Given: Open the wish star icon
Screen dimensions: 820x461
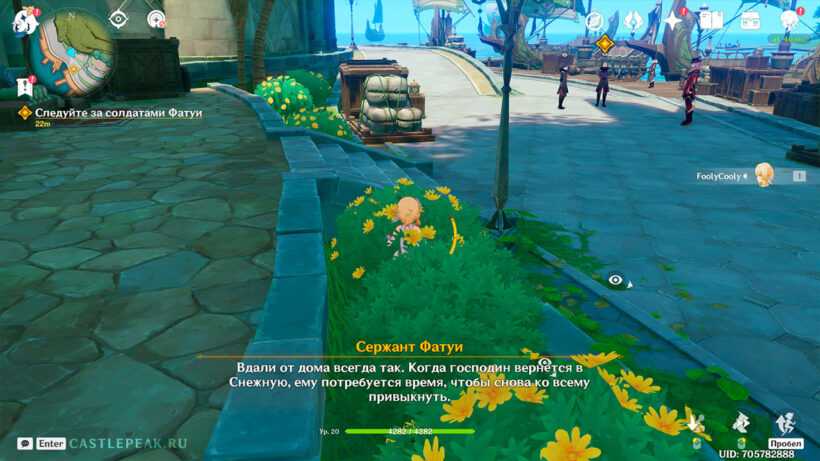Looking at the screenshot, I should [x=672, y=21].
